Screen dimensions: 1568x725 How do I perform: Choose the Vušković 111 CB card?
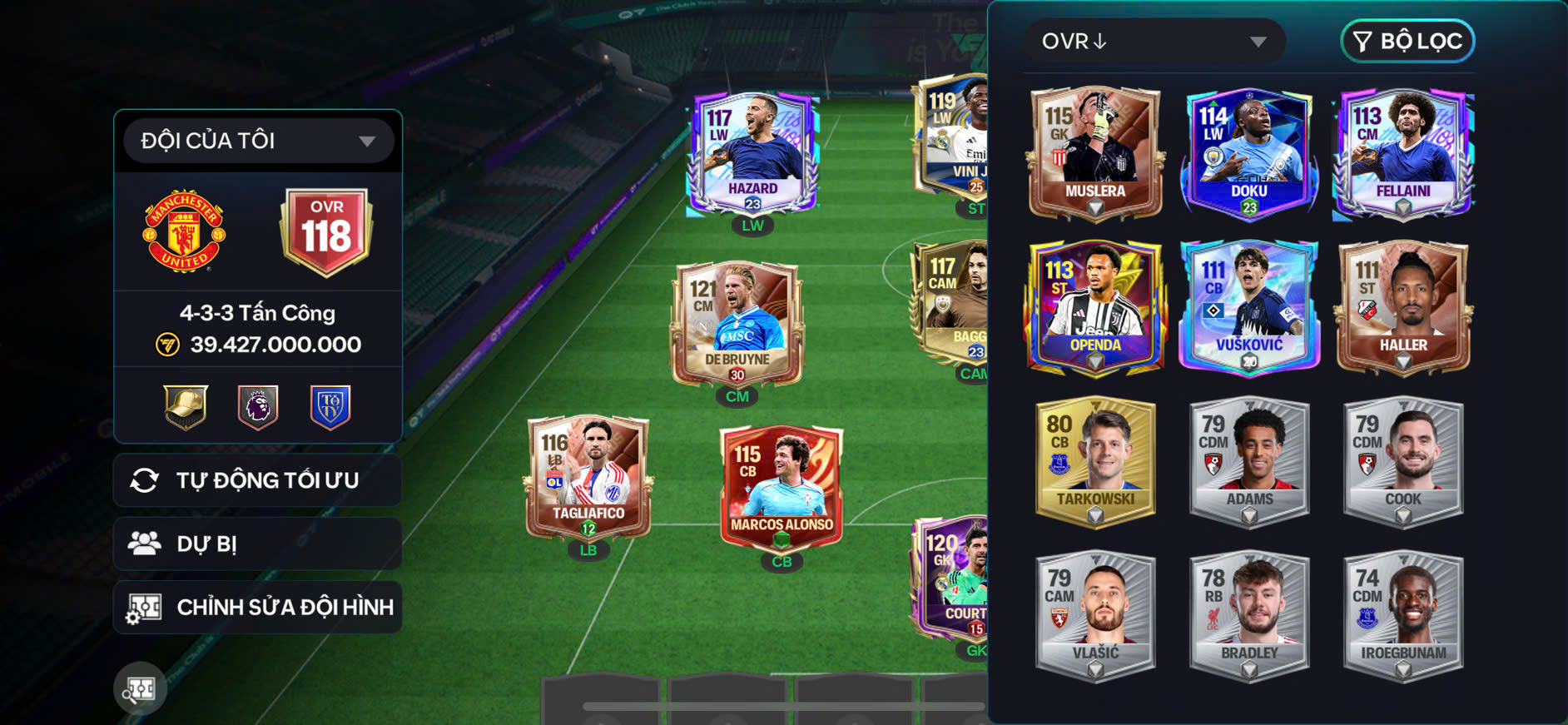tap(1248, 307)
